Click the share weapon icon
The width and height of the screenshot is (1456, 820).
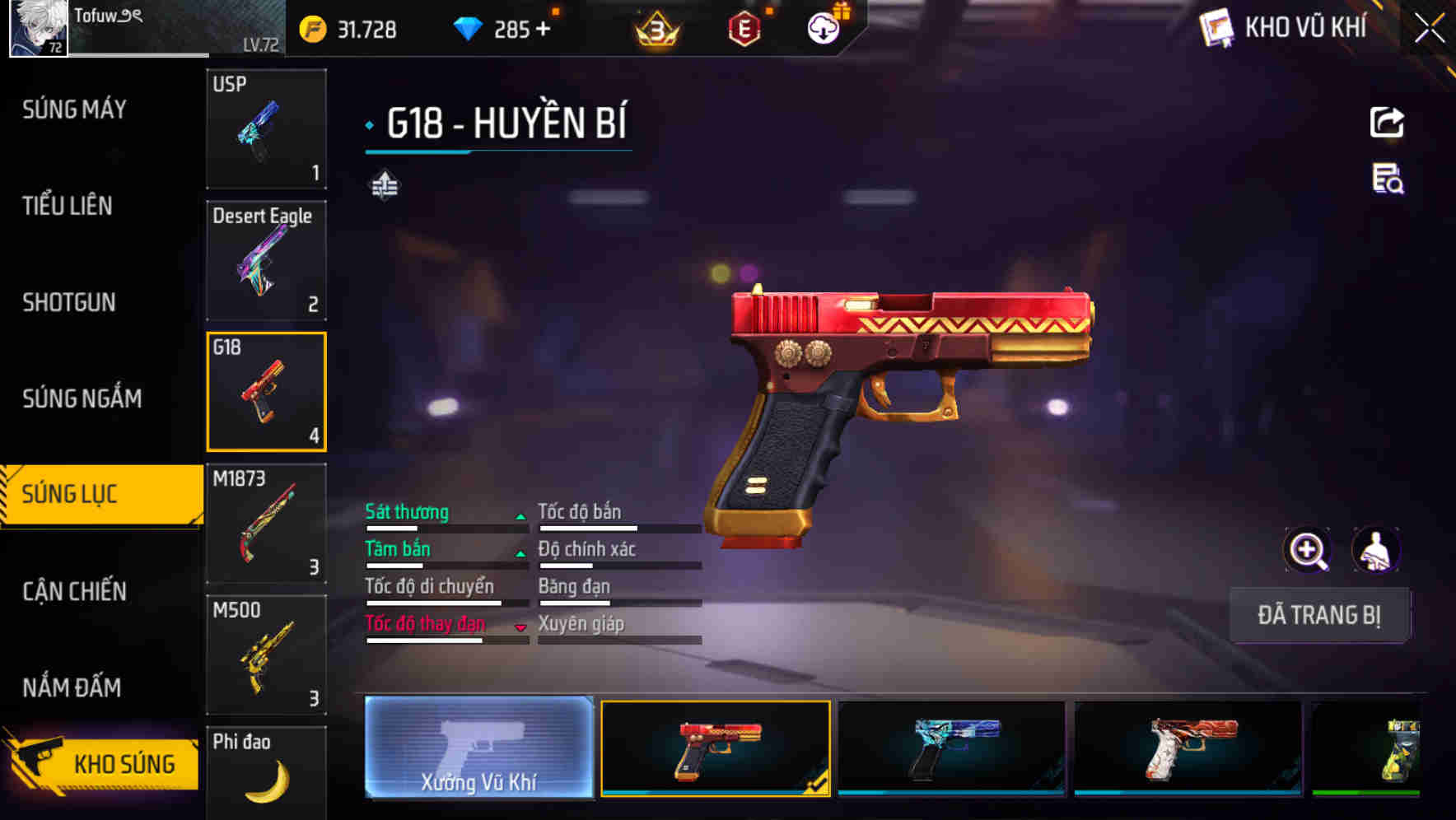[x=1386, y=122]
